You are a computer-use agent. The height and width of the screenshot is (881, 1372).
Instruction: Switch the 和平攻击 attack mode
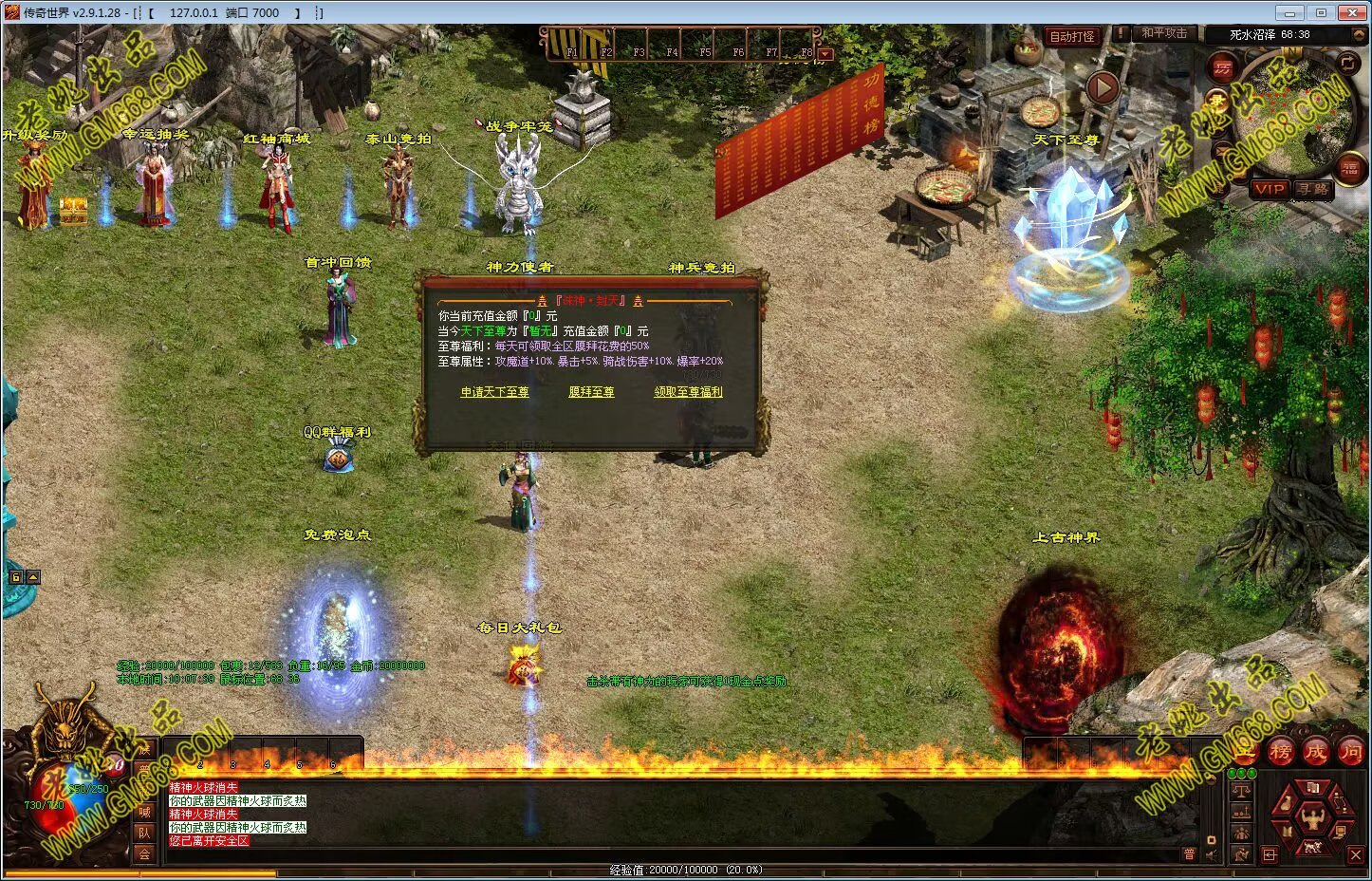[1163, 33]
